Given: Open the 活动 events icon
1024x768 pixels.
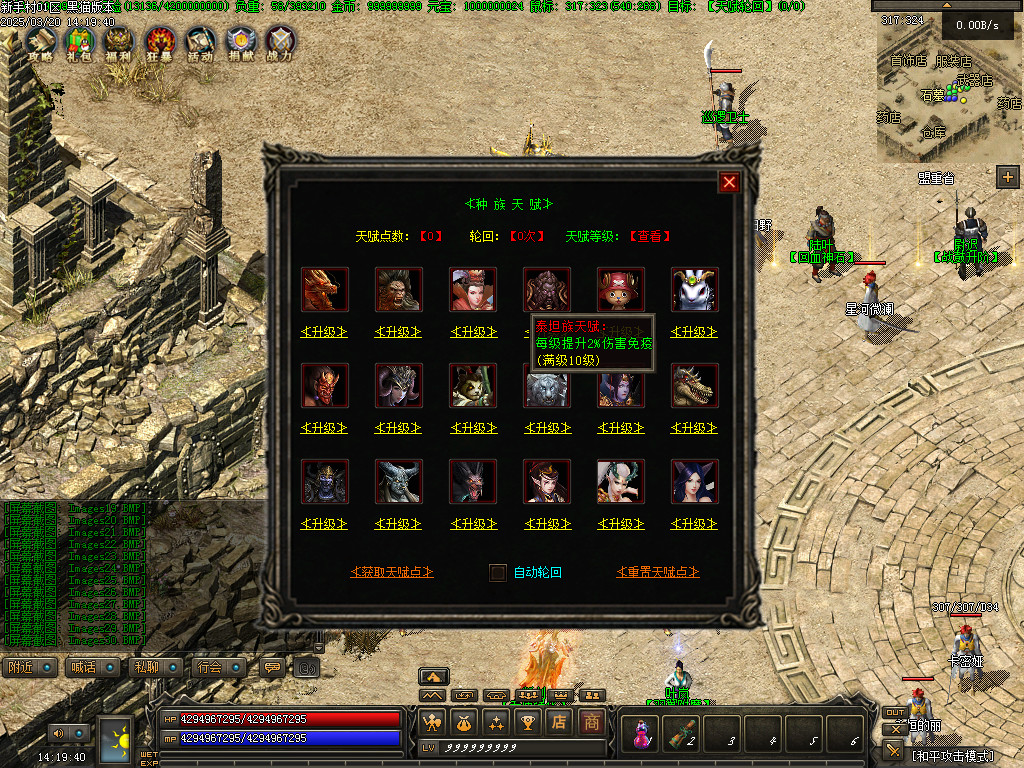Looking at the screenshot, I should tap(200, 43).
